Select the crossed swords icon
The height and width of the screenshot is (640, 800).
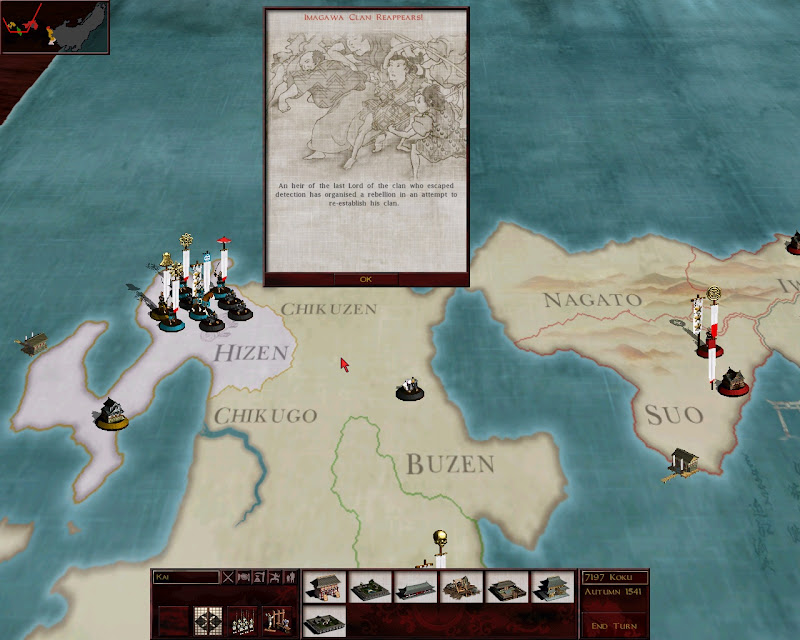pyautogui.click(x=228, y=577)
